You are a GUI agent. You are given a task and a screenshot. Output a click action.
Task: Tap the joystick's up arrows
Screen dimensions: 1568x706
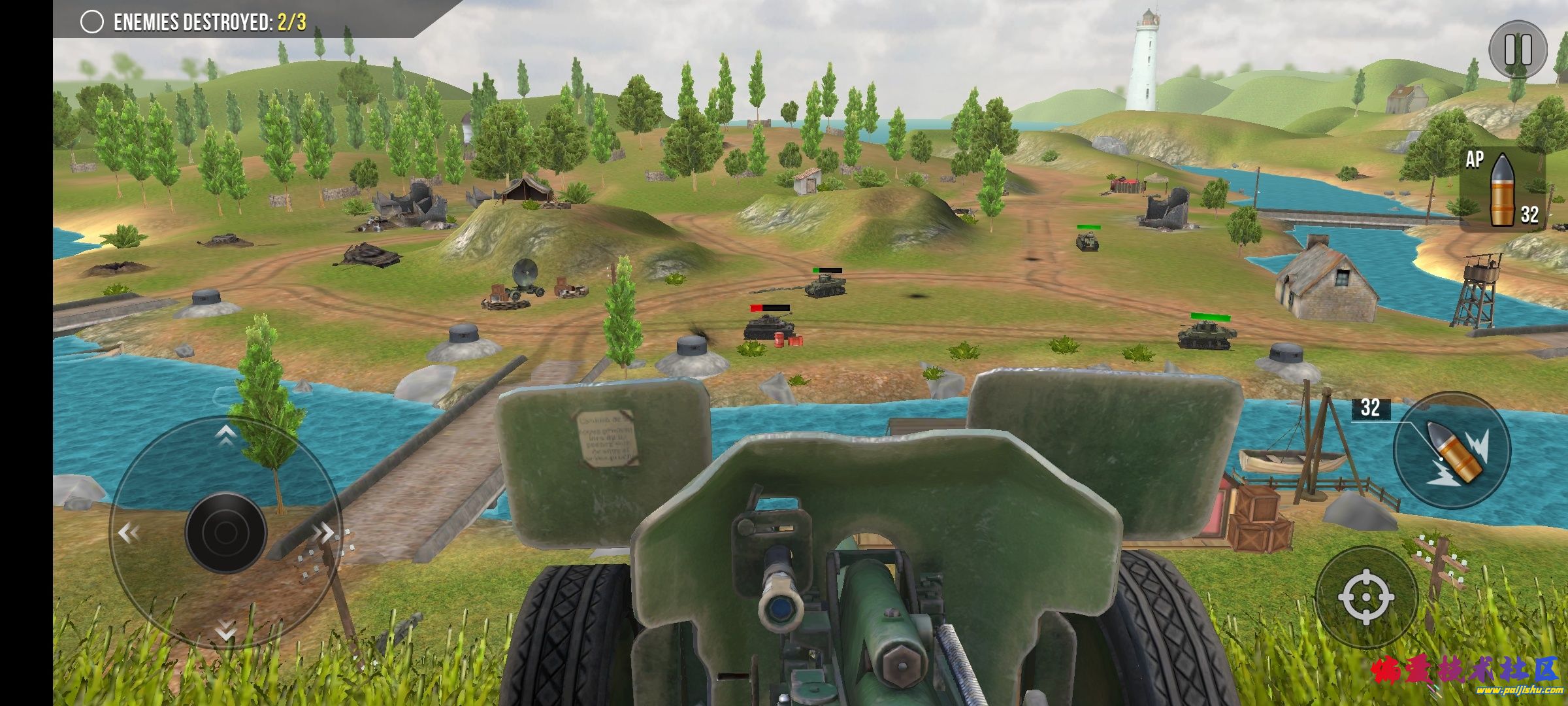pyautogui.click(x=225, y=435)
